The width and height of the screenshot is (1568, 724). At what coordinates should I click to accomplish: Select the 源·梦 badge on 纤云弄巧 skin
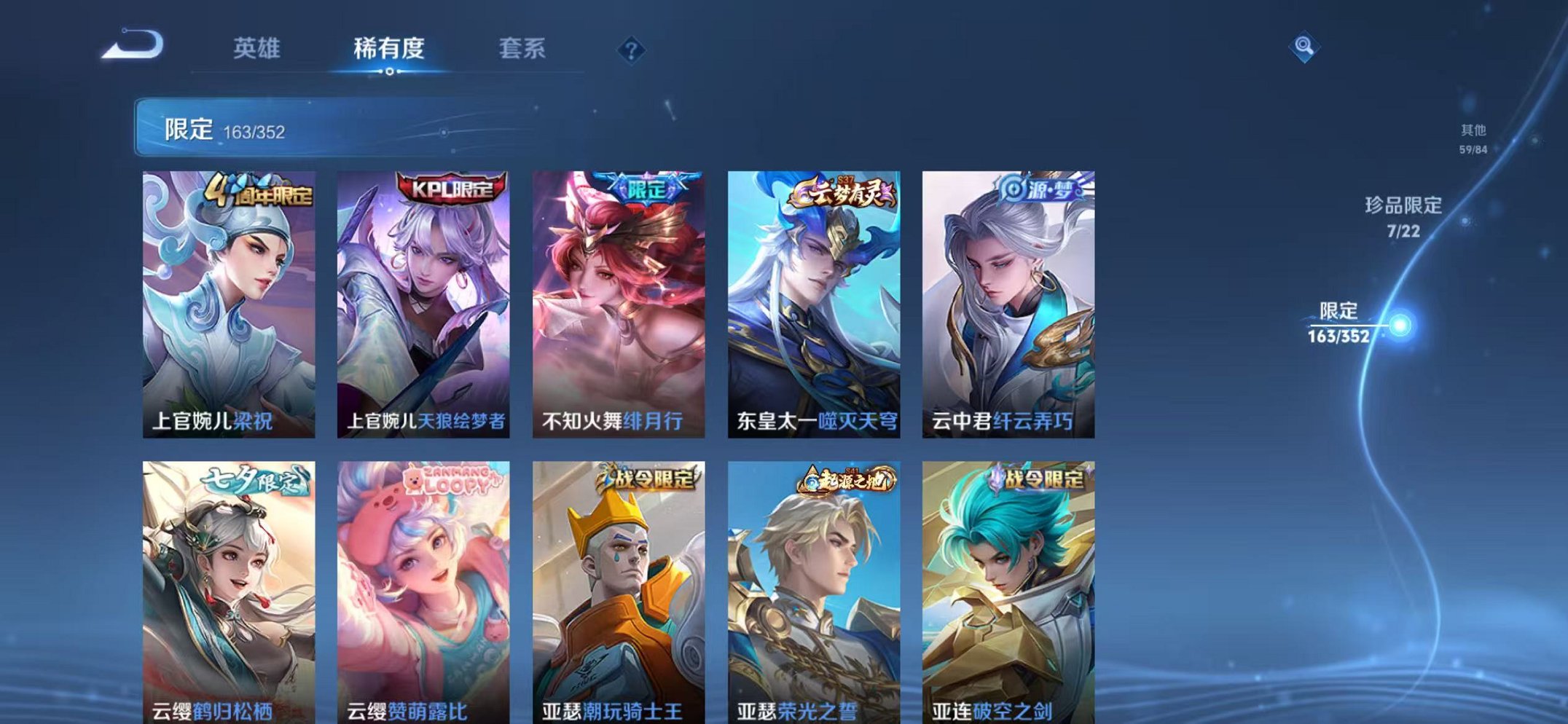[1028, 192]
